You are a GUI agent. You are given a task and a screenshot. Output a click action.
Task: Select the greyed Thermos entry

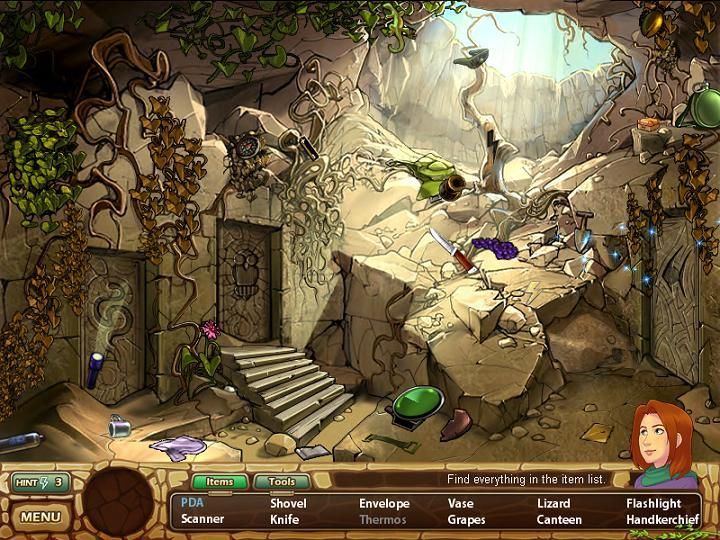coord(383,520)
